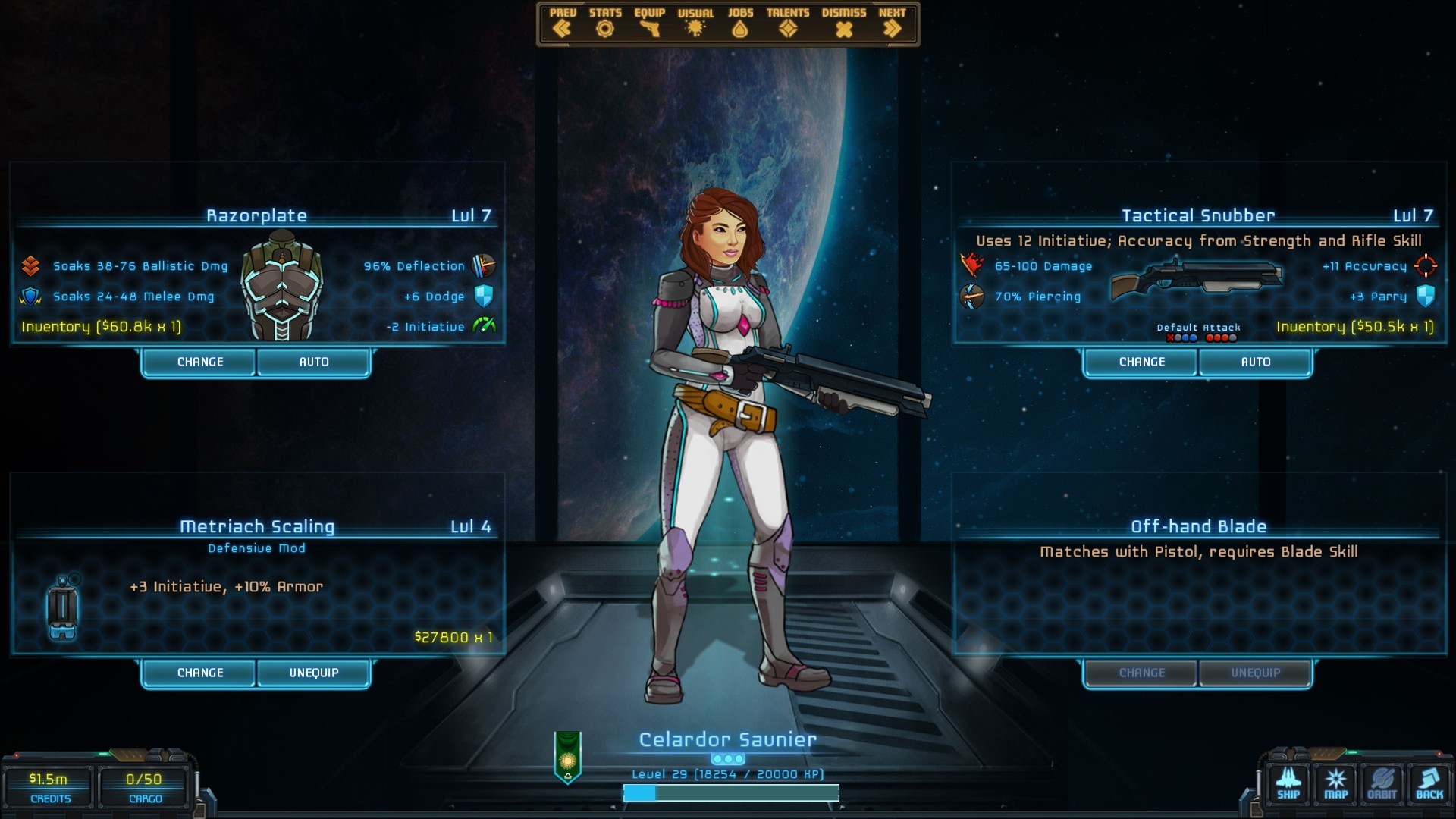Image resolution: width=1456 pixels, height=819 pixels.
Task: Show the Jobs screen
Action: (740, 23)
